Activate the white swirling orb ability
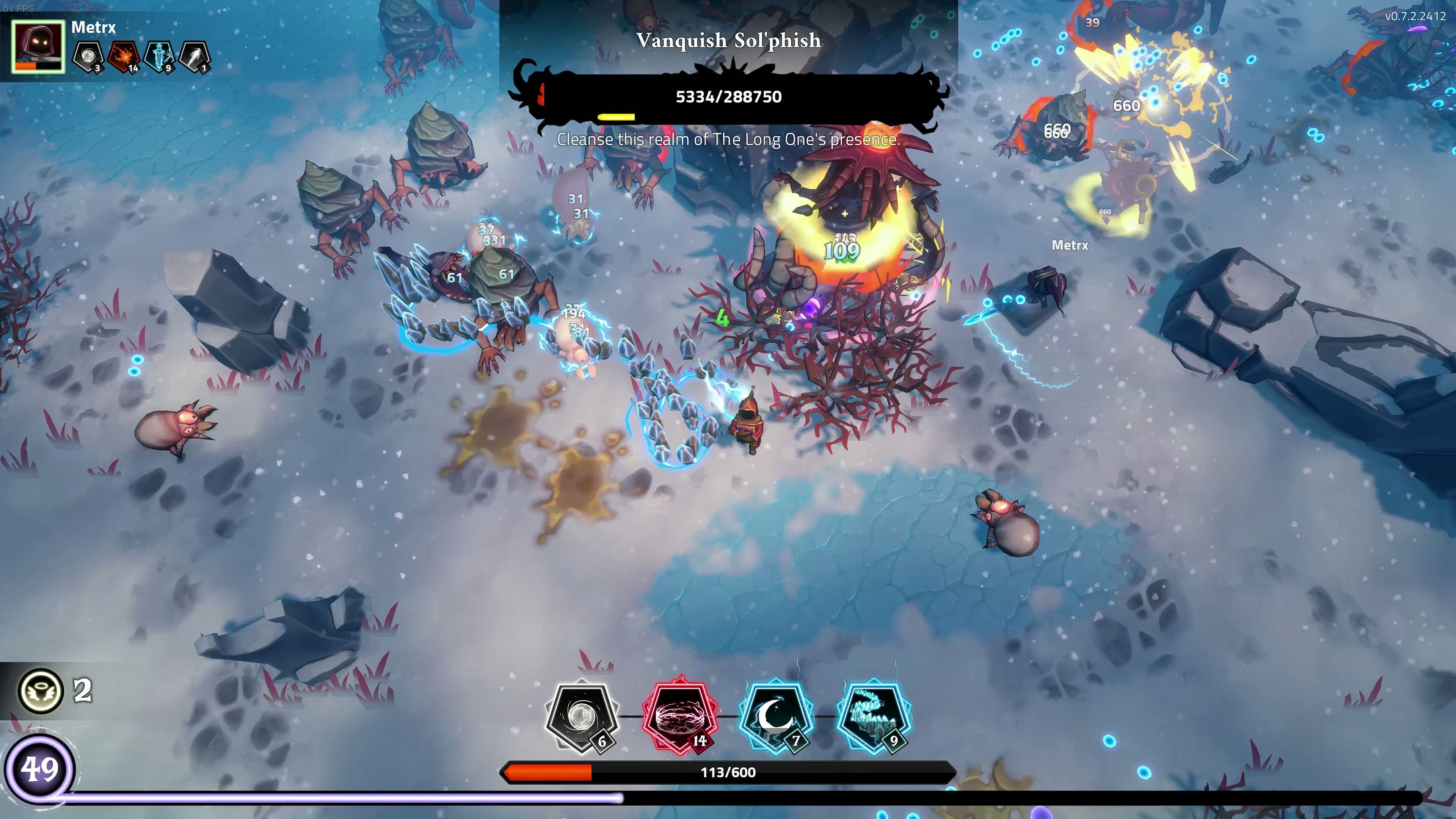 click(582, 717)
